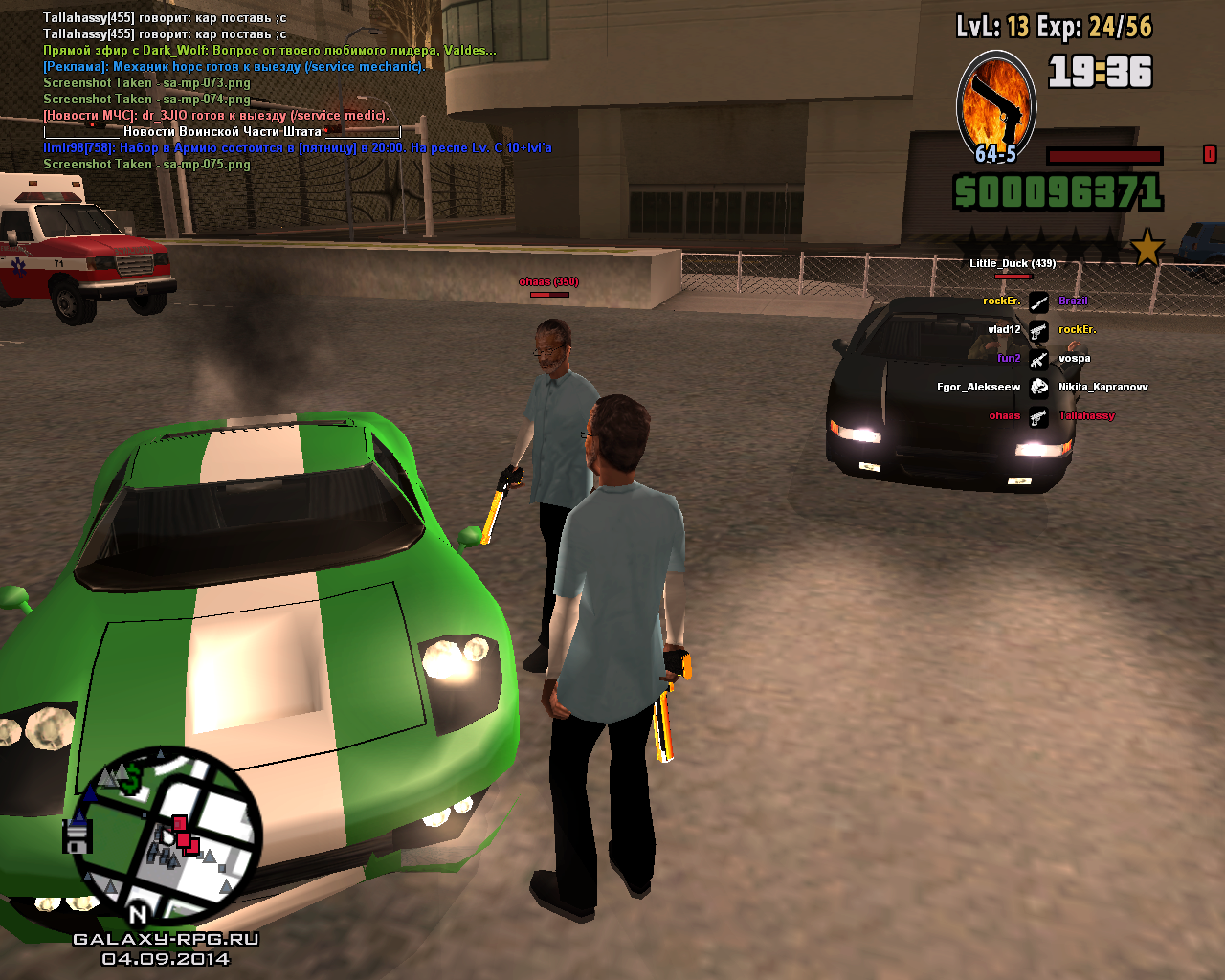Click the sa-mp-075.png screenshot taken message
Viewport: 1225px width, 980px height.
coord(146,165)
